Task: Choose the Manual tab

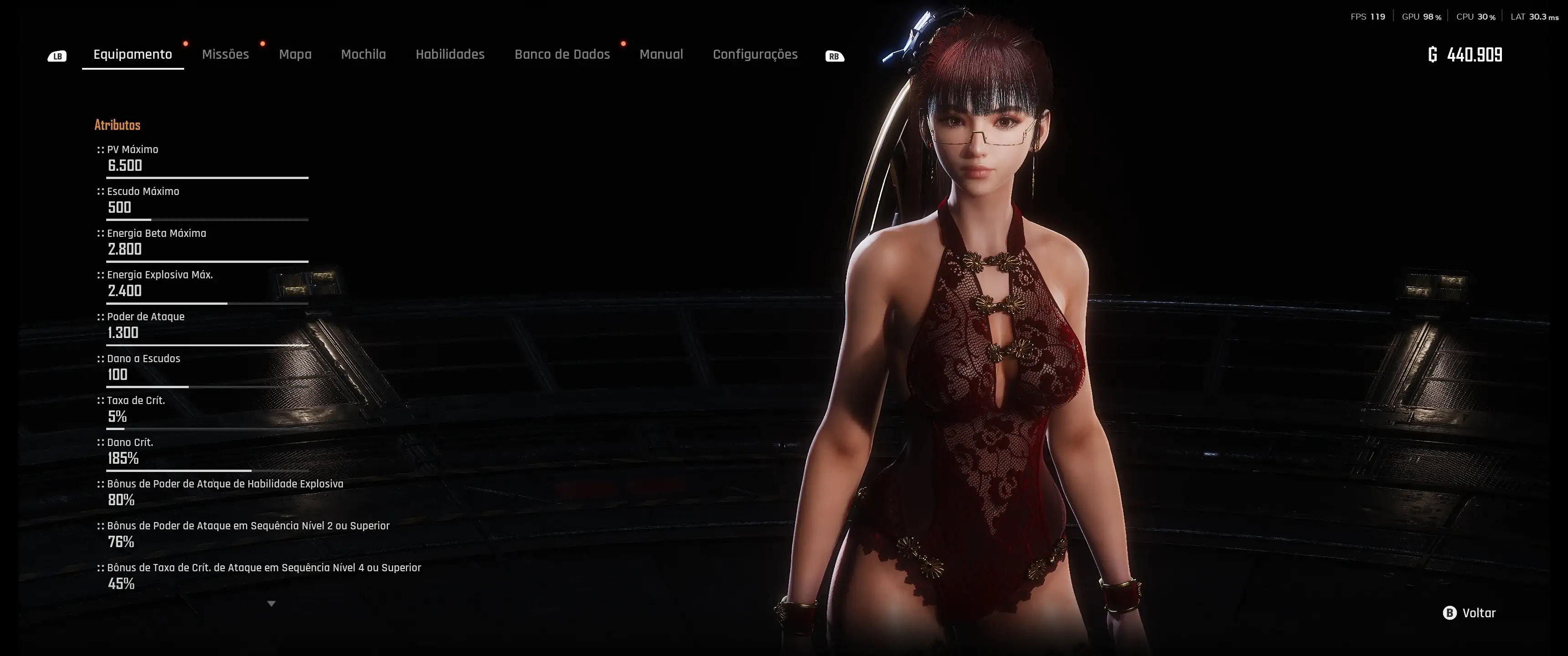Action: point(661,54)
